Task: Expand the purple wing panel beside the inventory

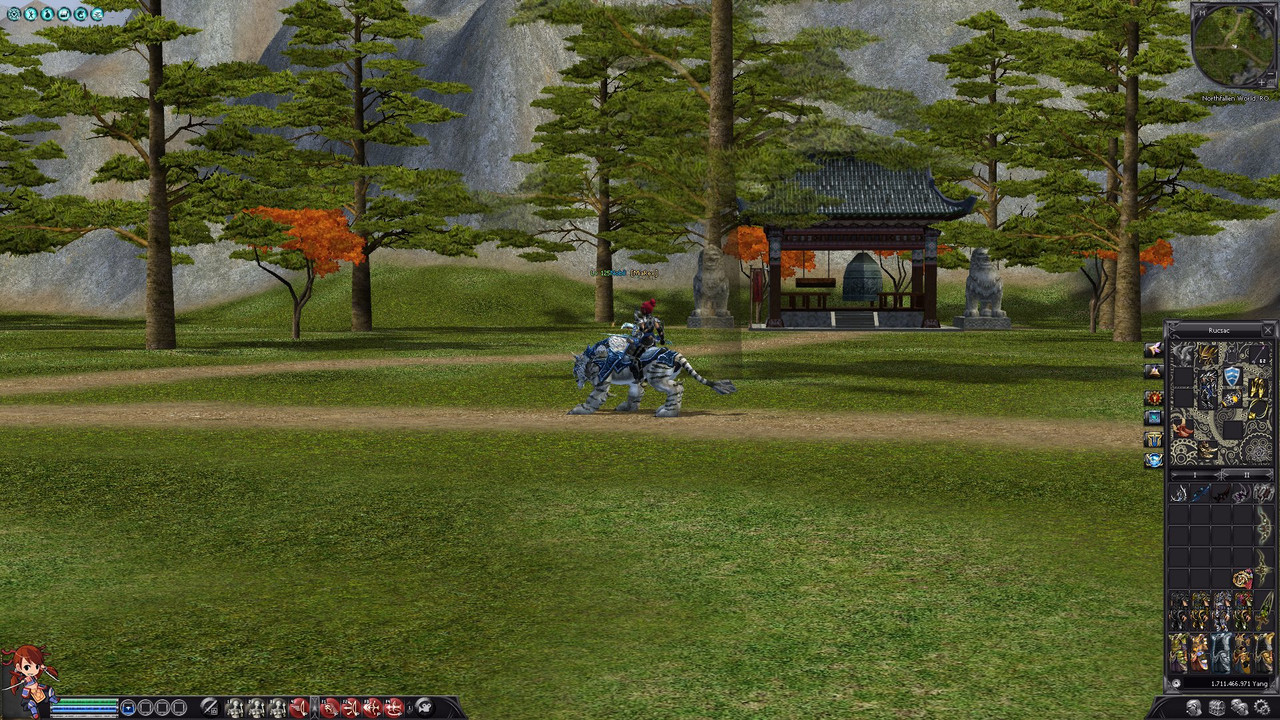Action: click(1153, 351)
